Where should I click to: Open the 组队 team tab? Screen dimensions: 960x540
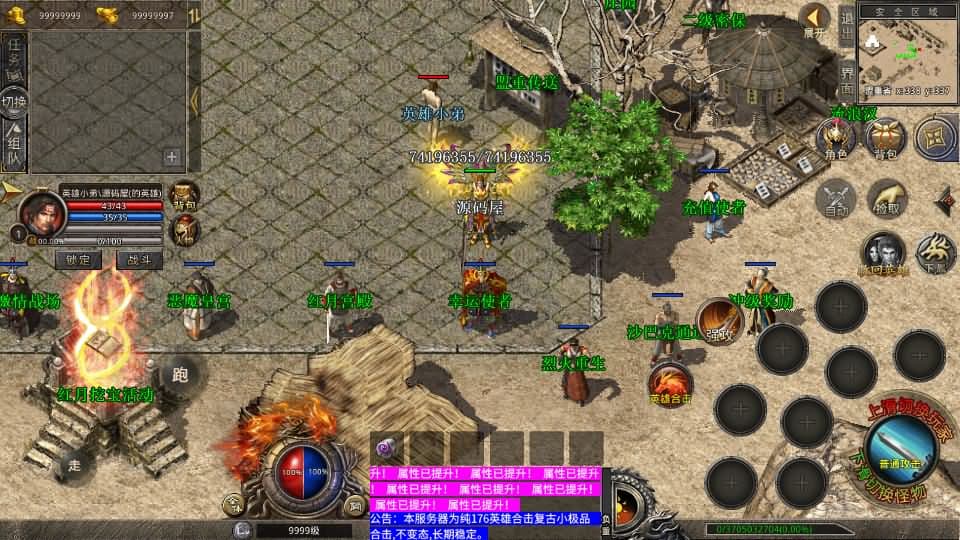(x=14, y=148)
